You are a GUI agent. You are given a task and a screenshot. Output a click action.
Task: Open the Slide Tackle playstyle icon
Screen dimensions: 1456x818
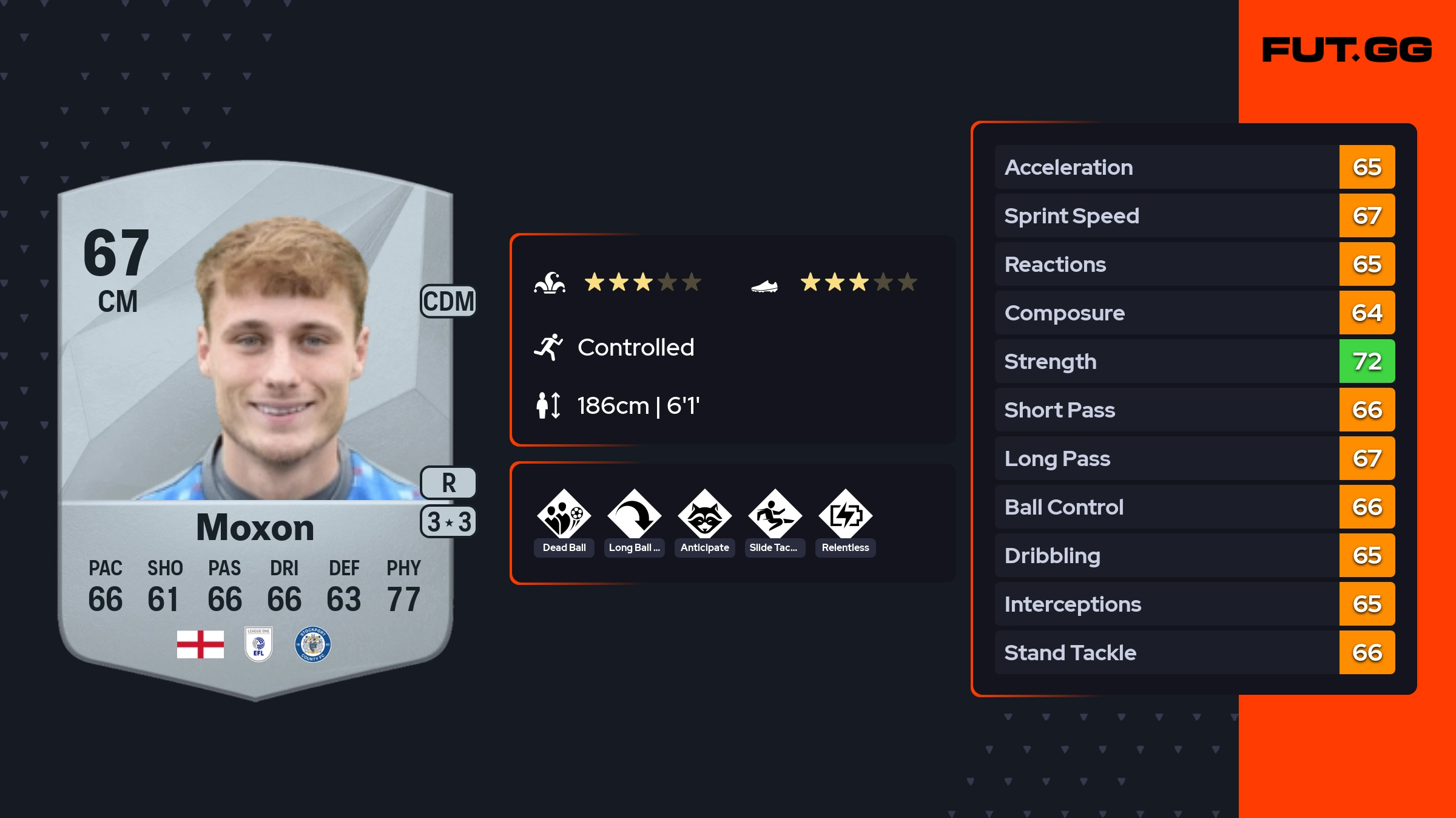pyautogui.click(x=775, y=515)
